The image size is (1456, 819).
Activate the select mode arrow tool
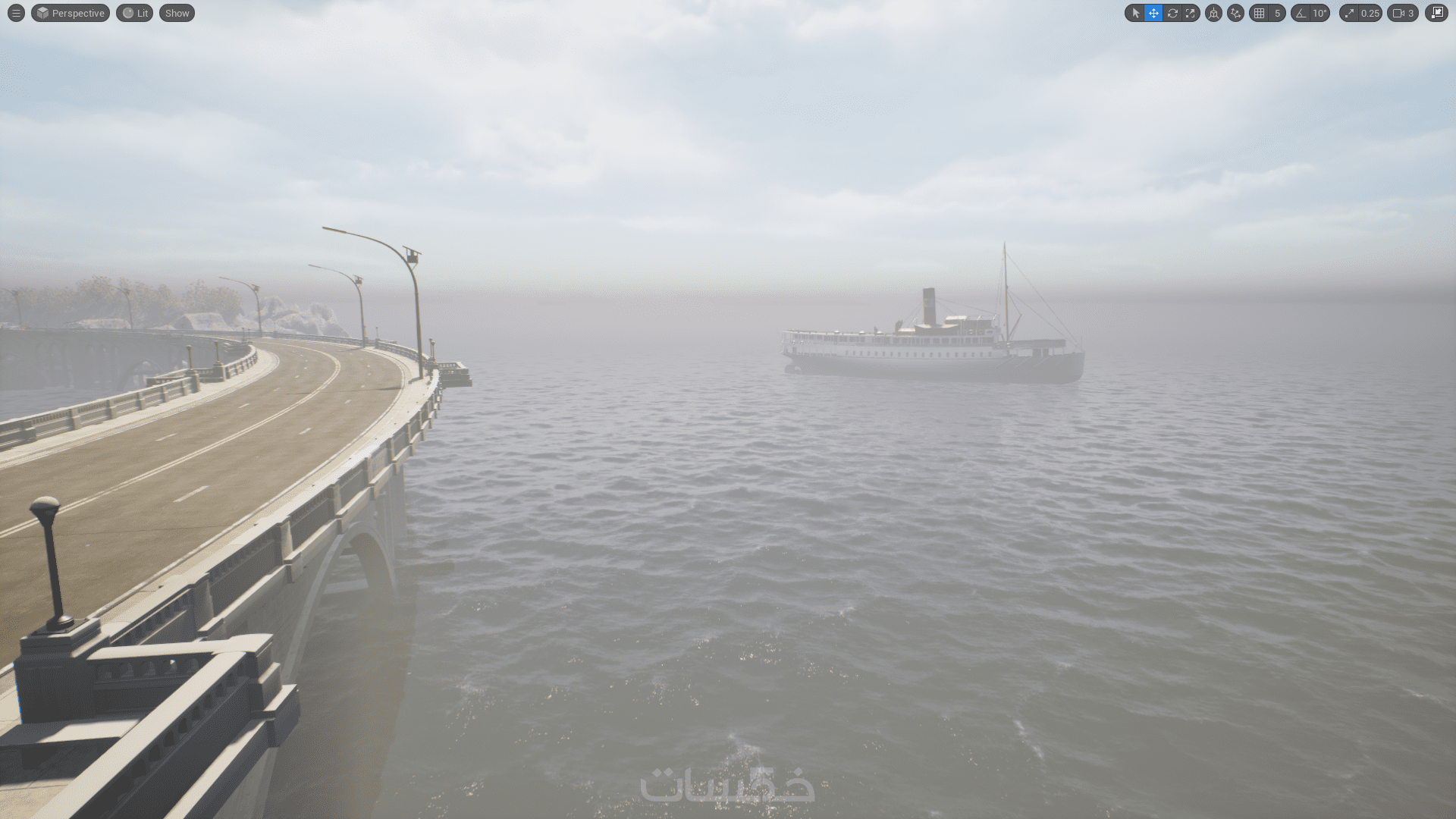click(x=1135, y=13)
